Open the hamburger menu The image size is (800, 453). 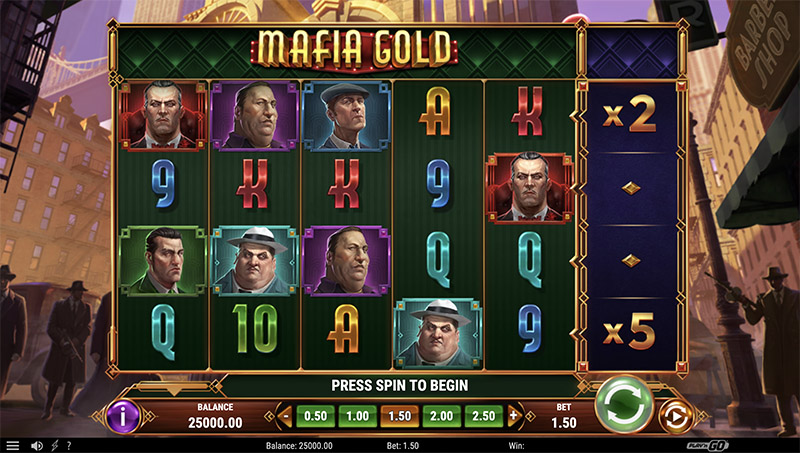tap(13, 445)
